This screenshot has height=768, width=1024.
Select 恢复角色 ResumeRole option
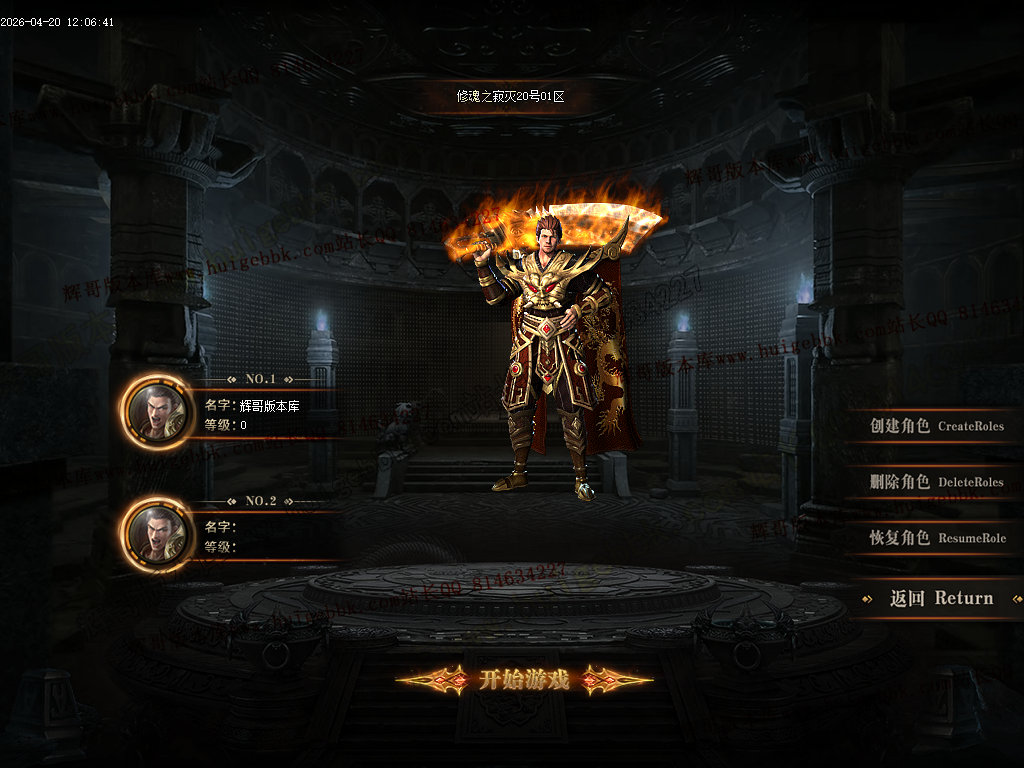936,538
